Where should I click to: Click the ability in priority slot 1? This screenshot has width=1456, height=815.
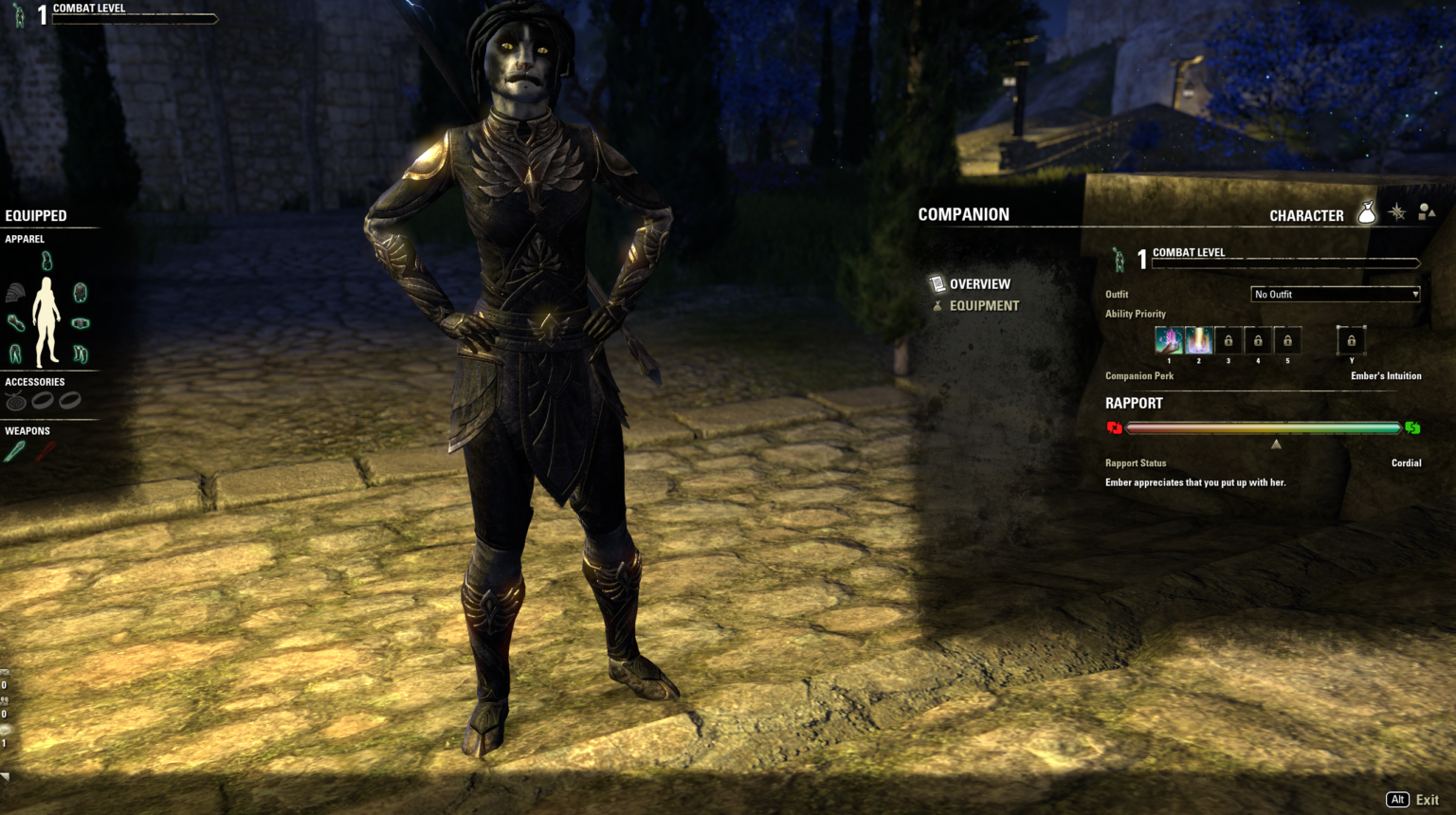pos(1169,339)
